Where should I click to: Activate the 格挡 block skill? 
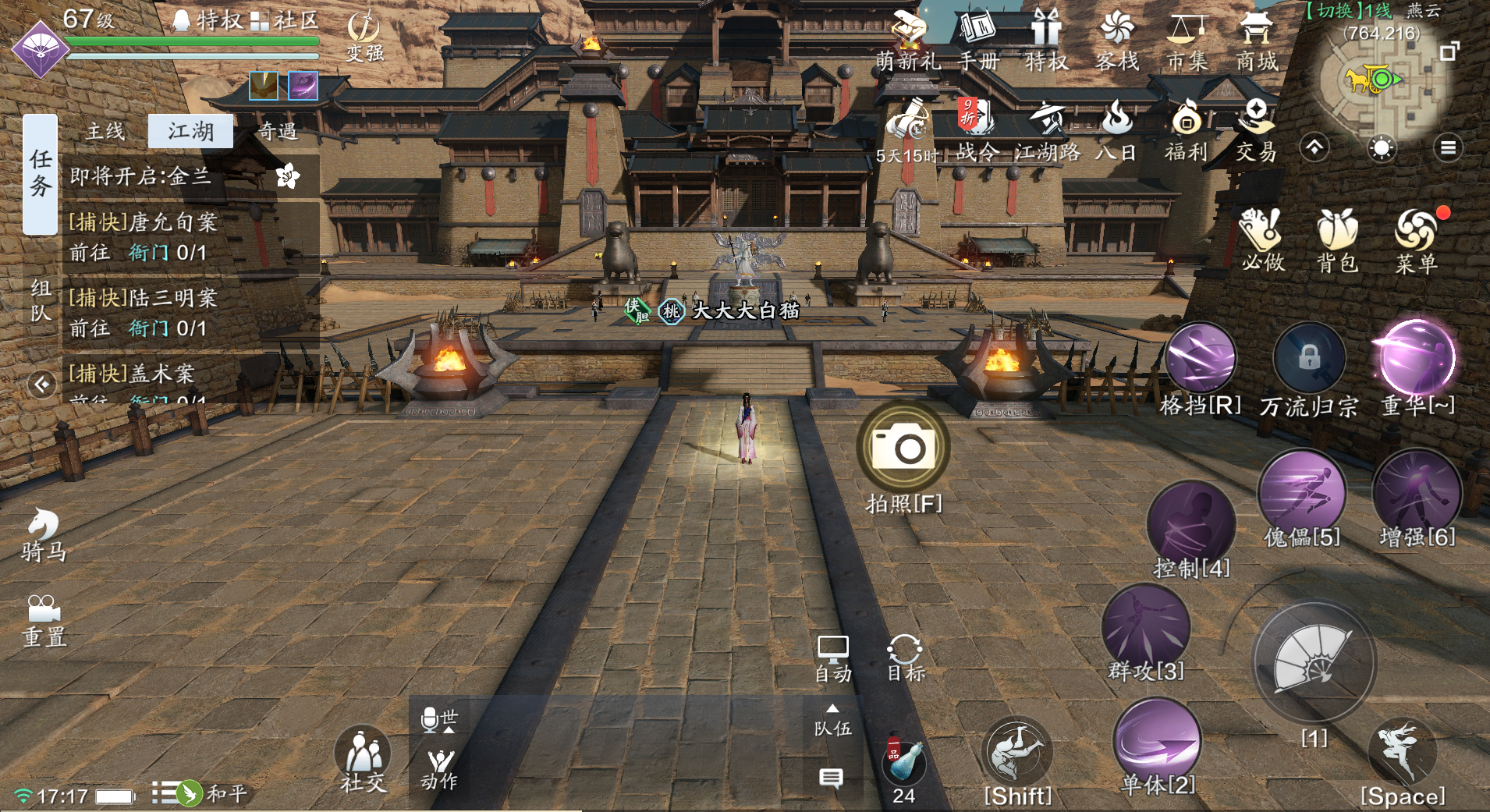(x=1200, y=360)
